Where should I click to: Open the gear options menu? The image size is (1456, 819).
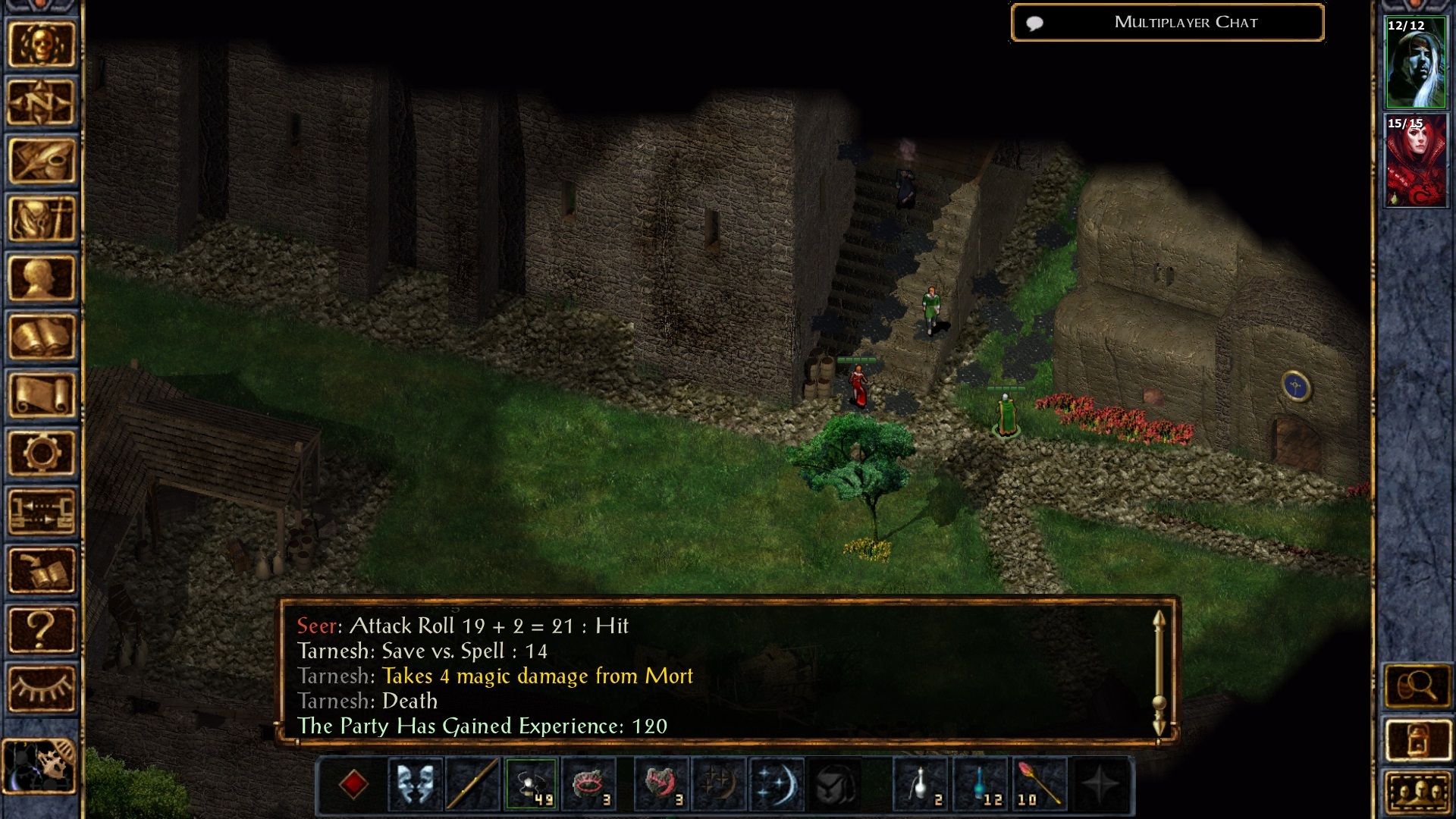click(x=42, y=453)
